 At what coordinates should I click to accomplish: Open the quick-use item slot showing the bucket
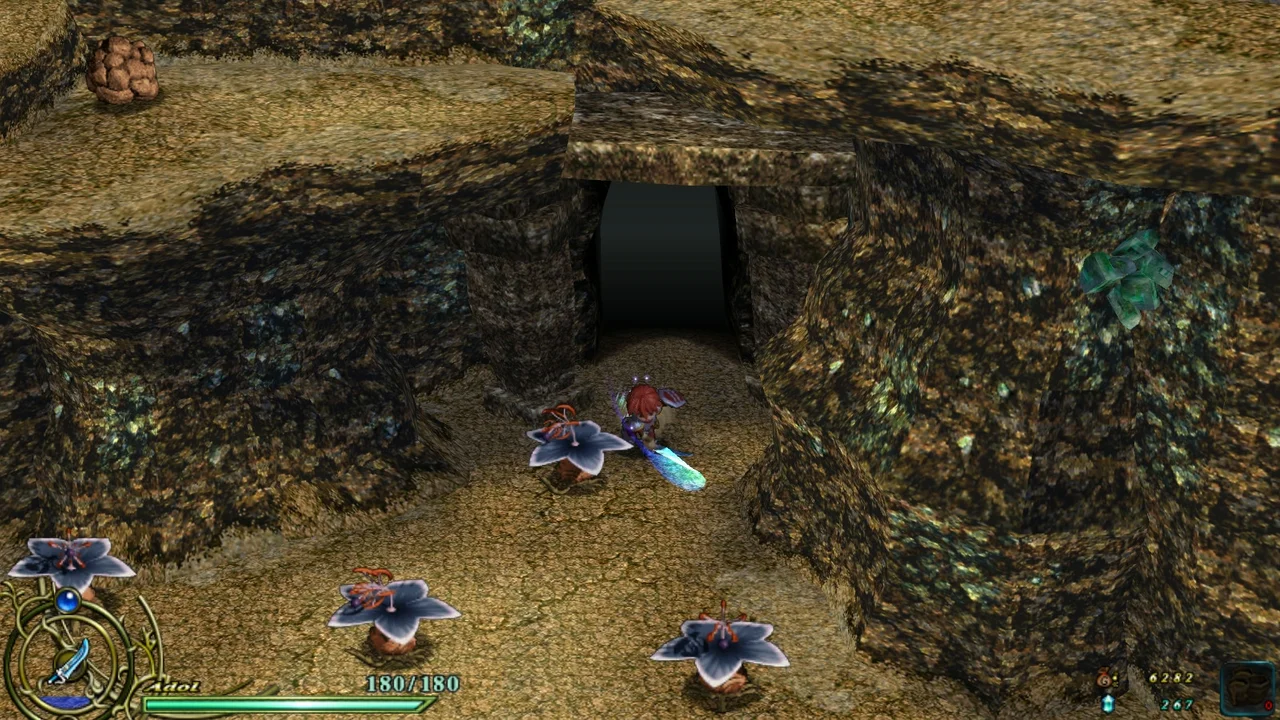pyautogui.click(x=1247, y=688)
